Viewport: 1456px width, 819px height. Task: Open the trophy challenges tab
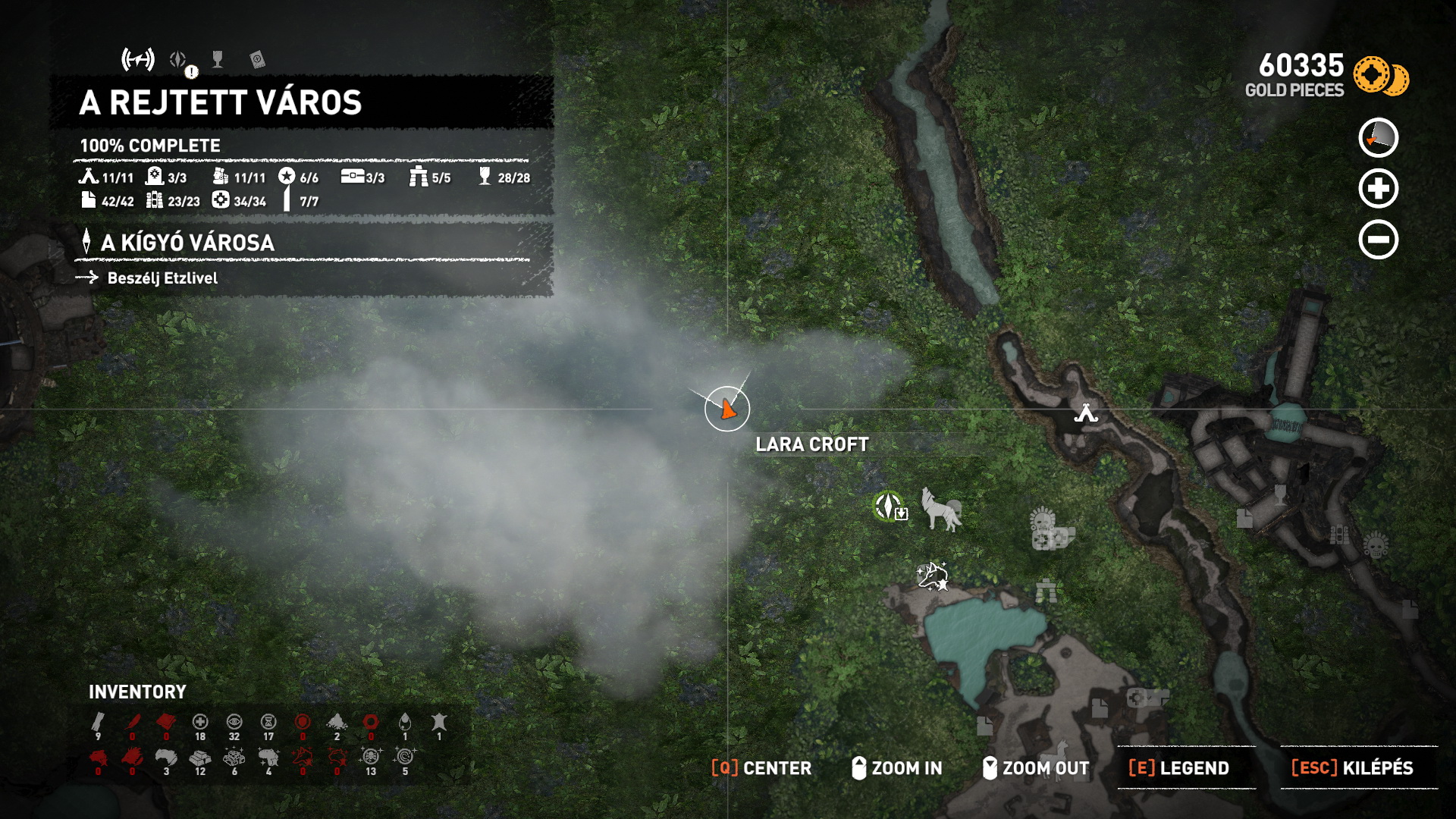pos(218,60)
